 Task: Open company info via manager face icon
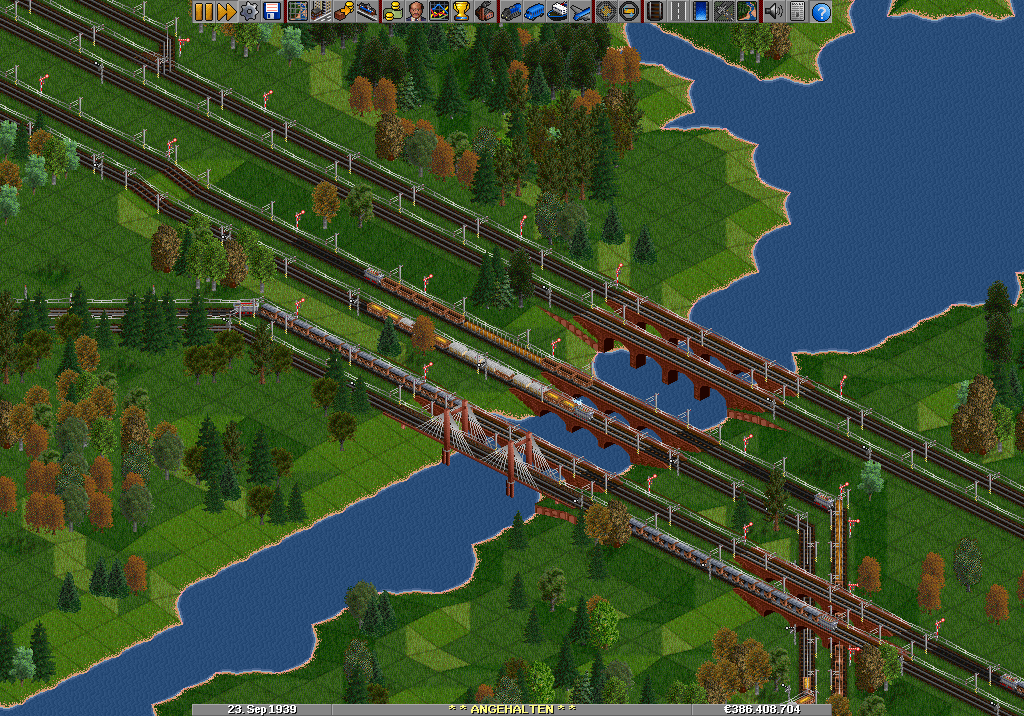click(416, 12)
